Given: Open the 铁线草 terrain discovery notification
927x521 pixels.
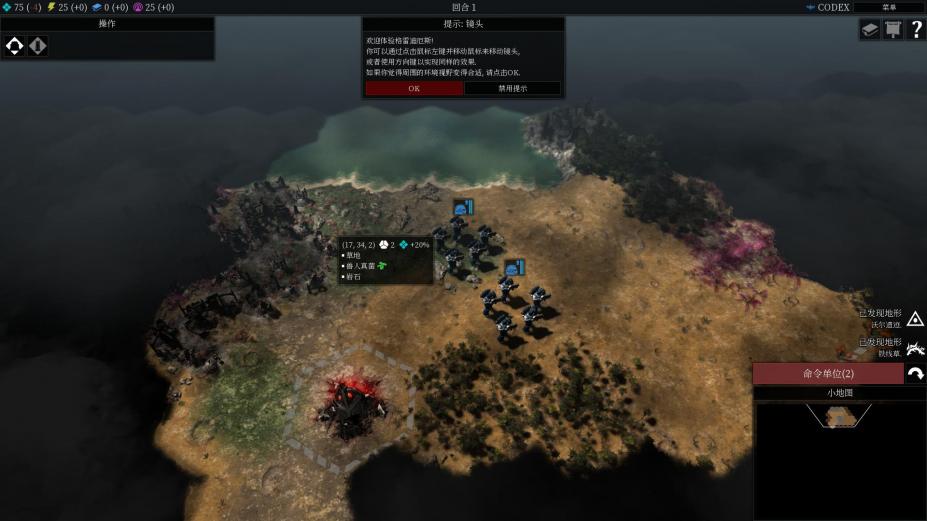Looking at the screenshot, I should [915, 348].
